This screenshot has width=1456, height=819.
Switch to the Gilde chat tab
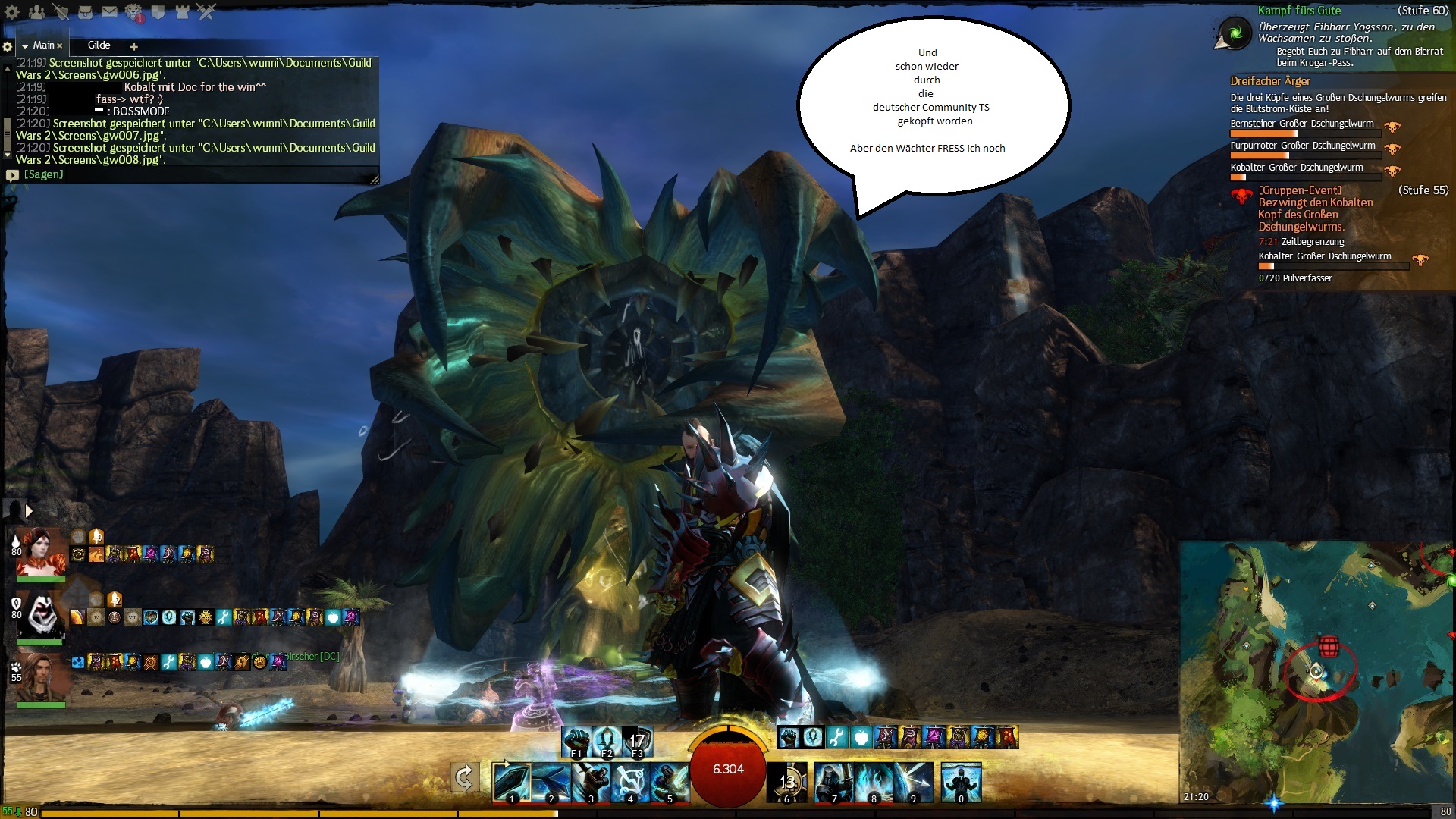pyautogui.click(x=99, y=45)
